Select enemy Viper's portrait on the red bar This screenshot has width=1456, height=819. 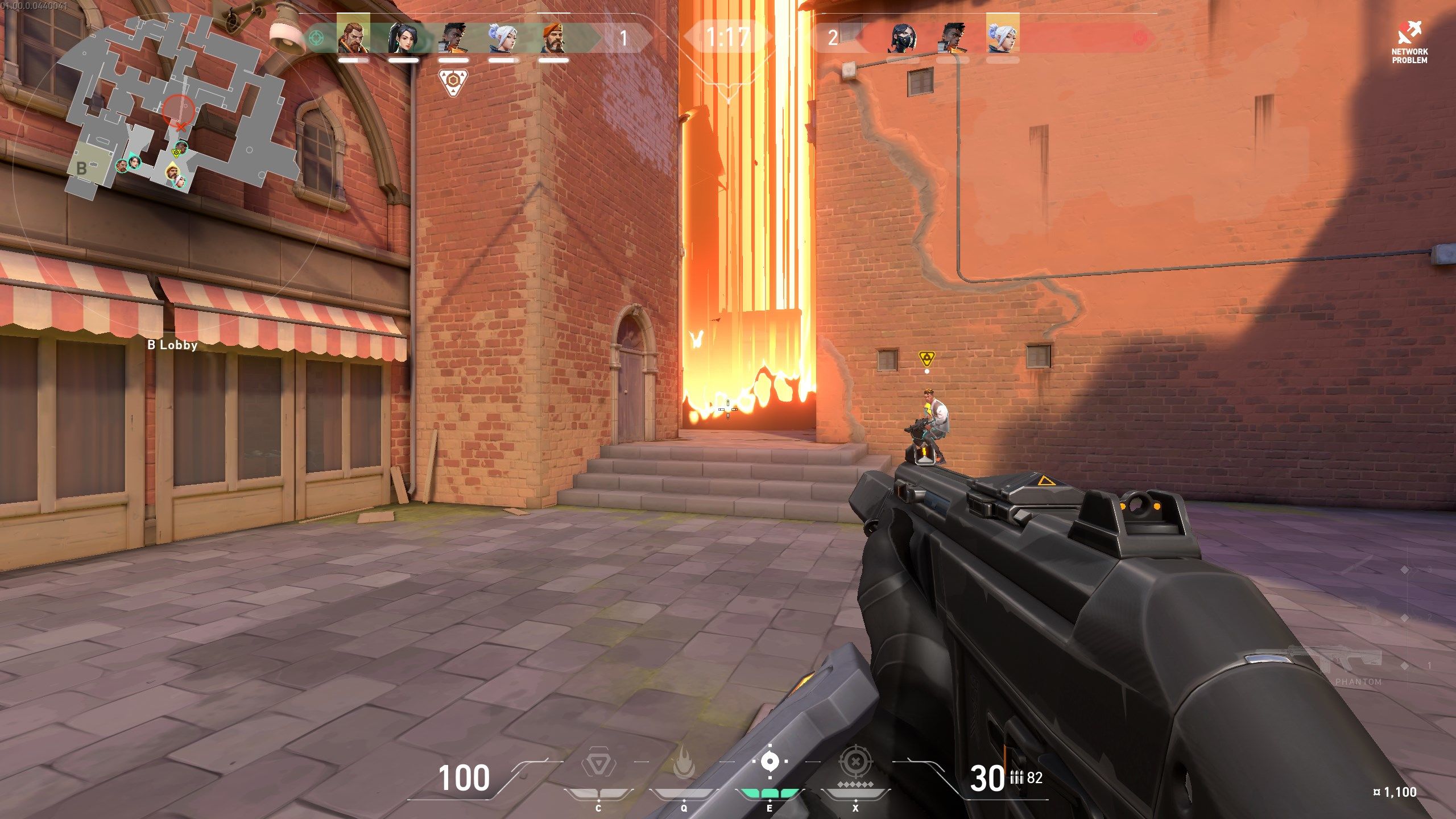point(903,38)
